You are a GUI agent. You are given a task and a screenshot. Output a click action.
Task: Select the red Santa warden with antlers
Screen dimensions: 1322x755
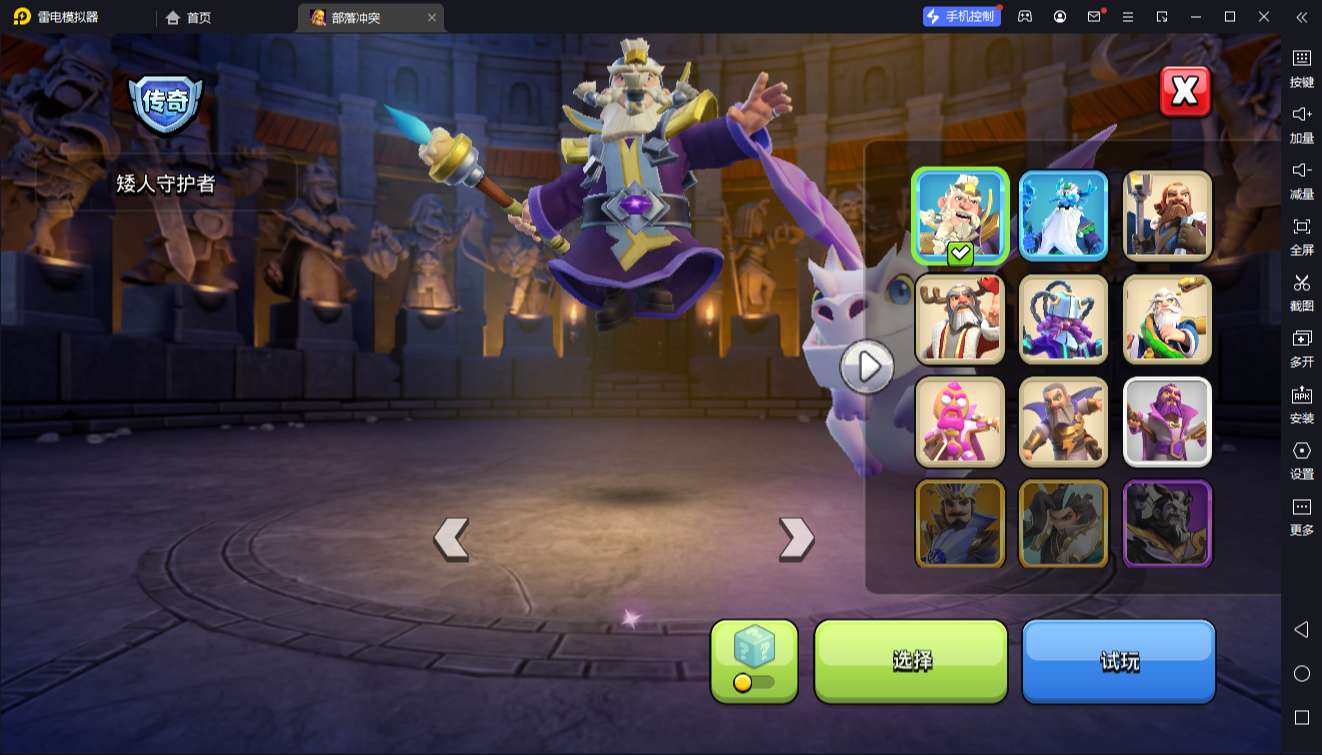pos(960,320)
